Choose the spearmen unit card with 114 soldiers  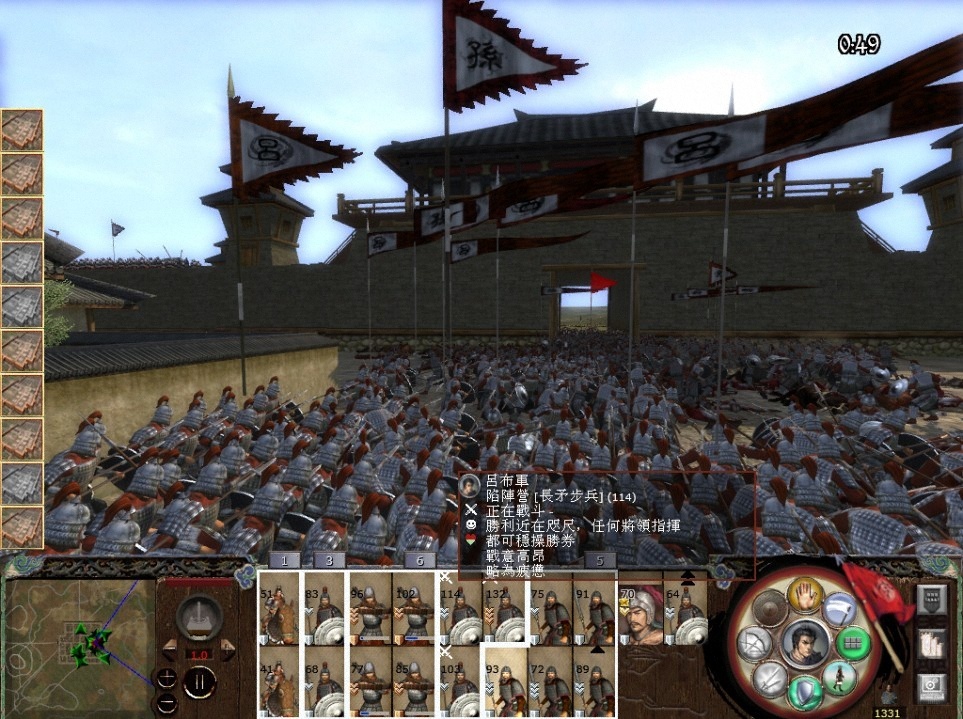click(460, 608)
